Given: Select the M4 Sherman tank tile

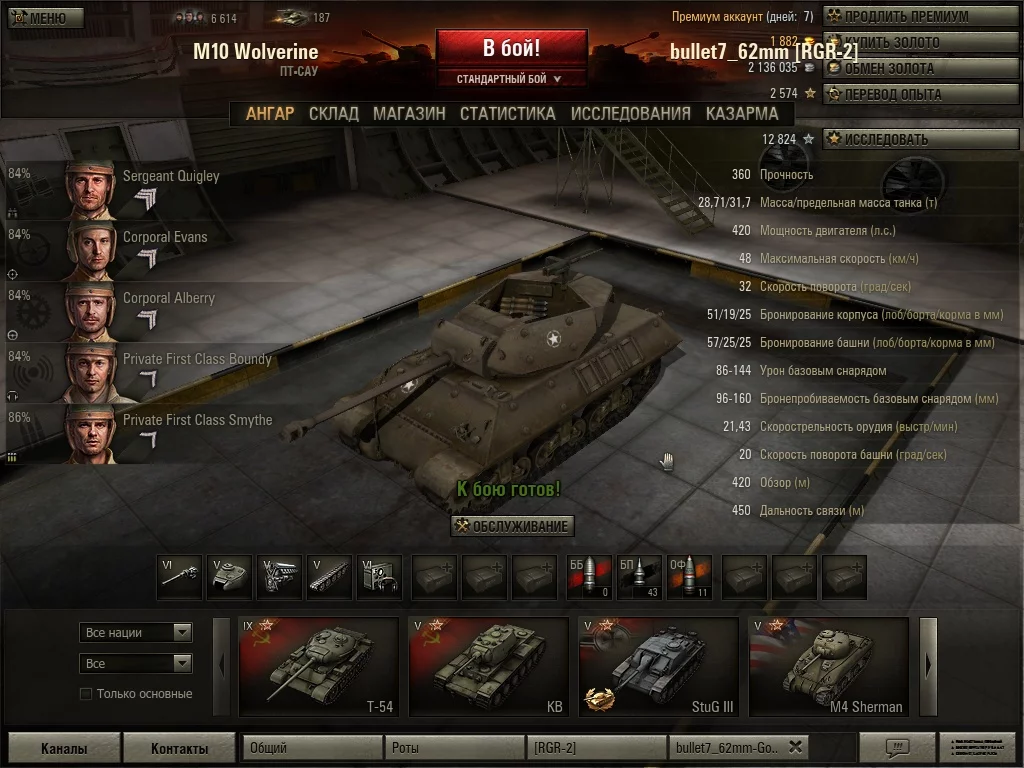Looking at the screenshot, I should pyautogui.click(x=829, y=667).
